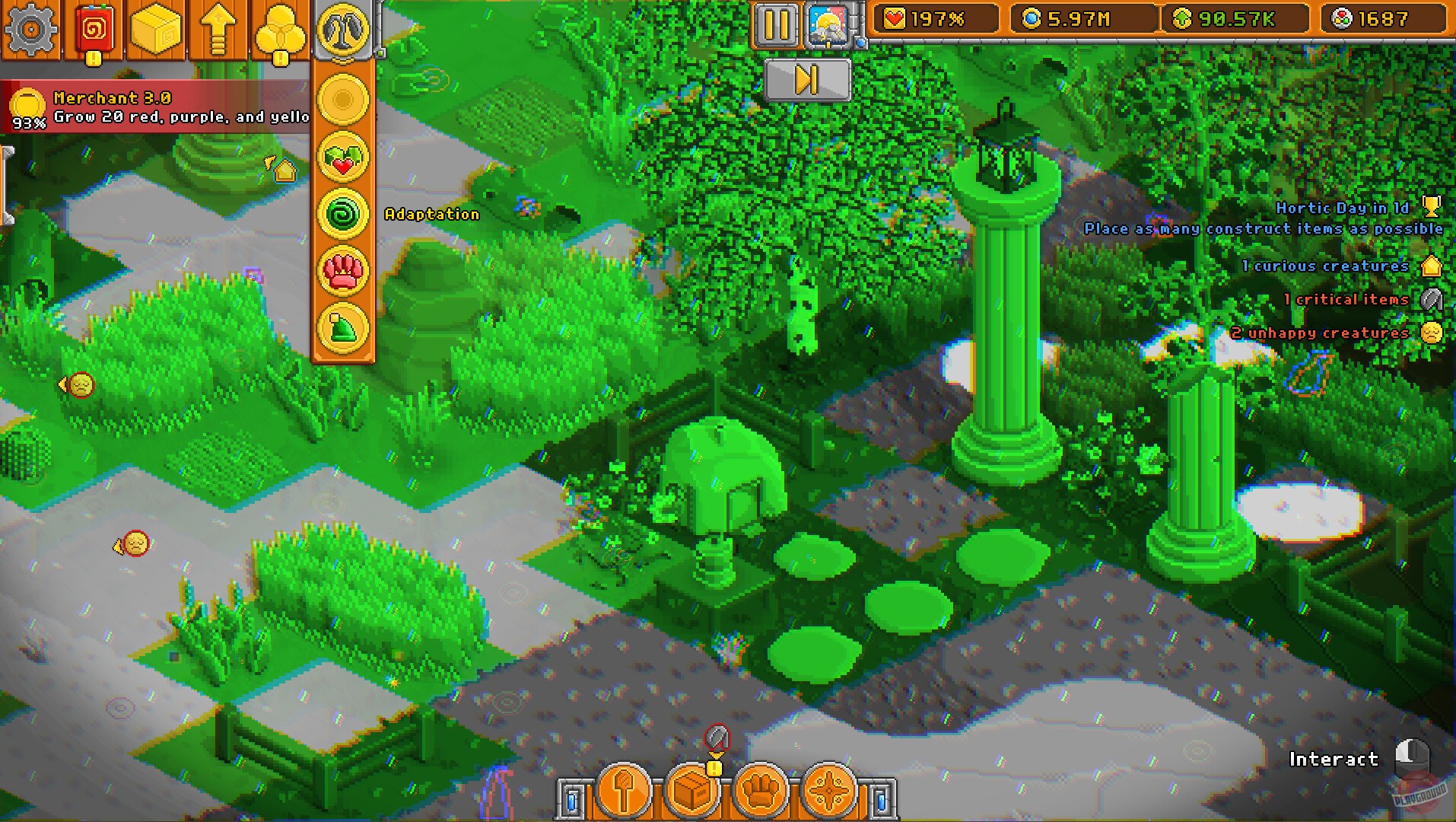The image size is (1456, 822).
Task: Toggle the red paw option in the Adaptation panel
Action: click(x=343, y=271)
